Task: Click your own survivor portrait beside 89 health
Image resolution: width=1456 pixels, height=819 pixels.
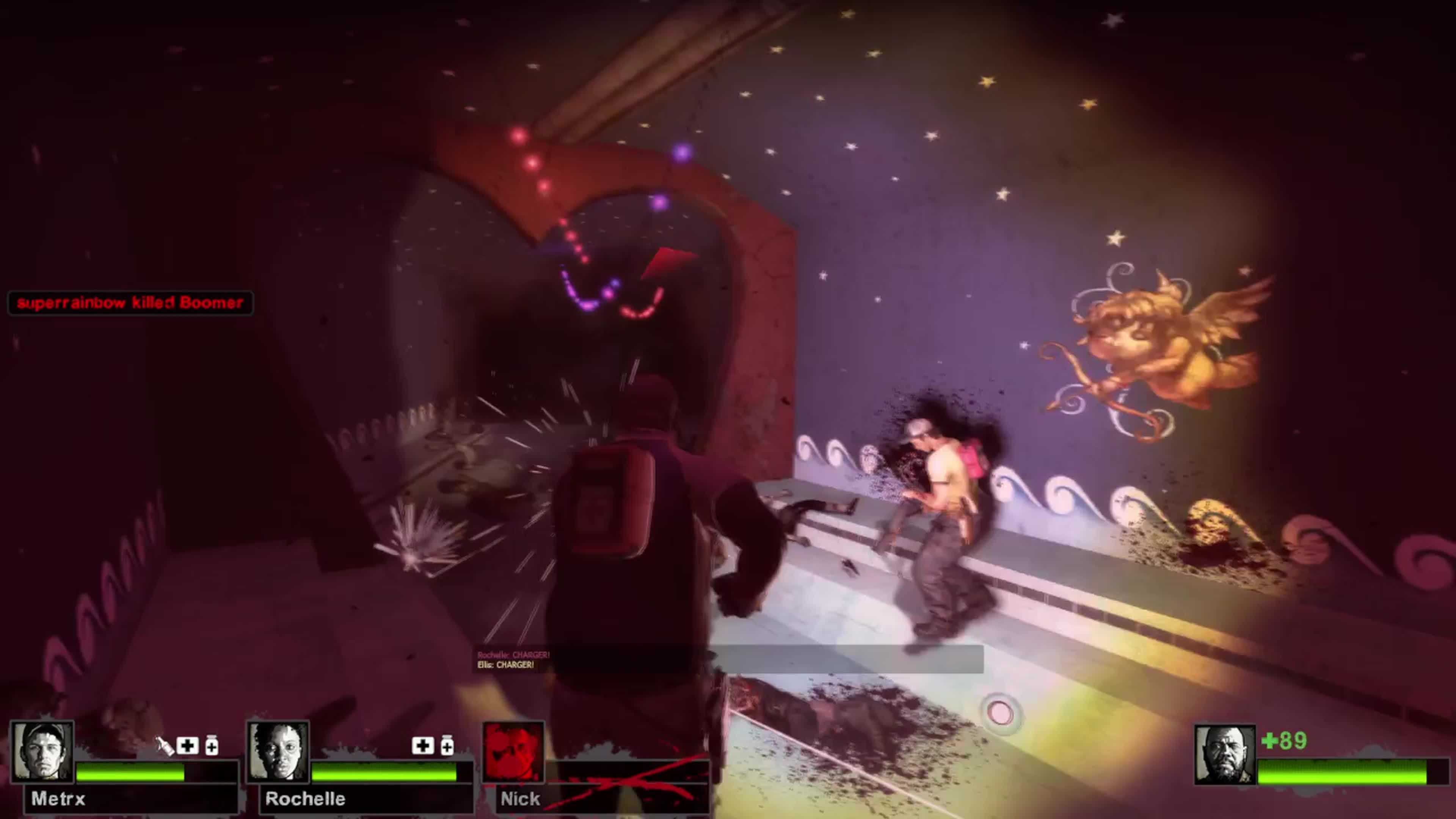Action: point(1224,755)
